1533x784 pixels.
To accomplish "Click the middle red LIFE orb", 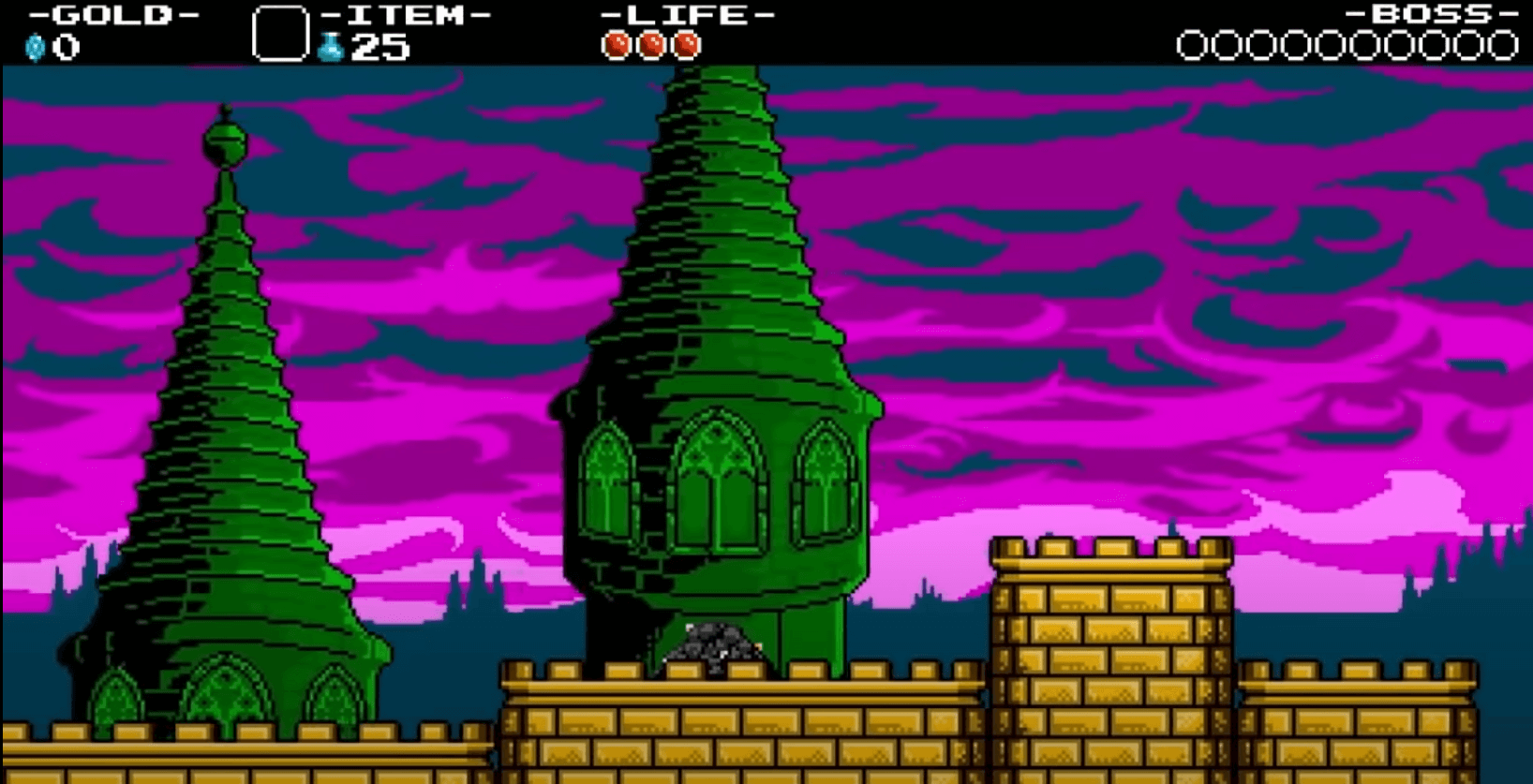I will 652,43.
